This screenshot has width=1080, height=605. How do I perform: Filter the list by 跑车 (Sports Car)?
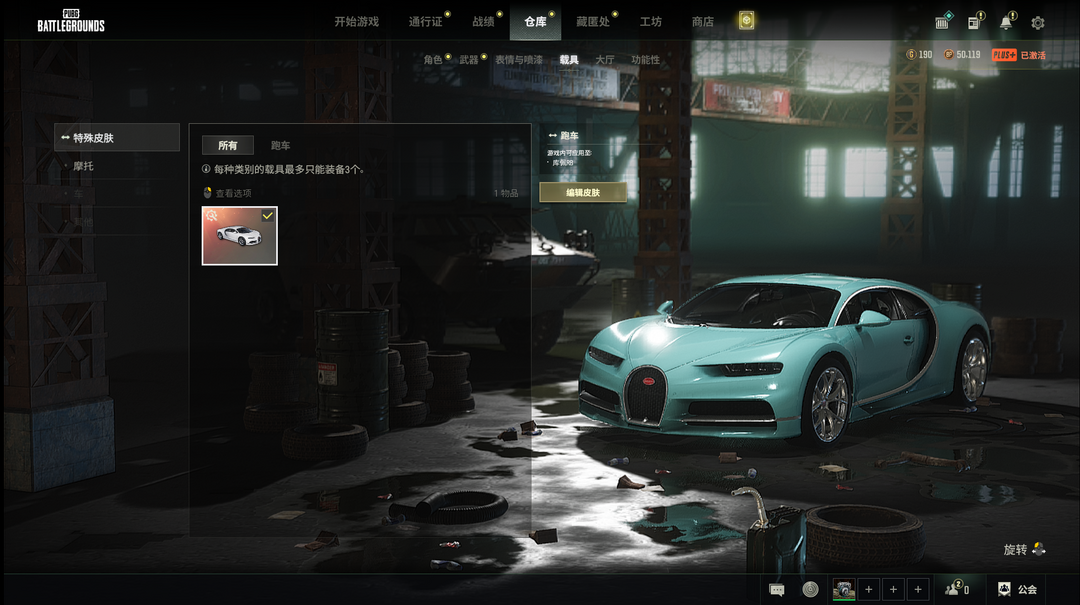280,146
